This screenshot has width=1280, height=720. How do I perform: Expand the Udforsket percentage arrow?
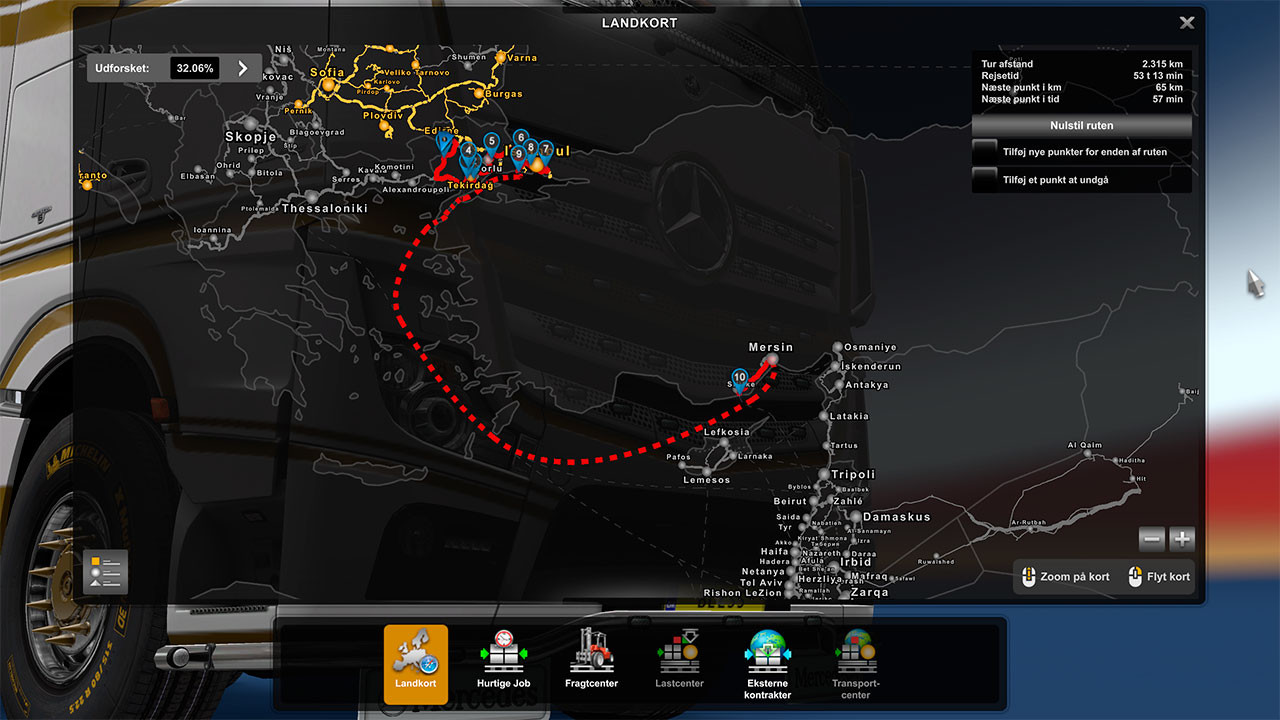[241, 68]
